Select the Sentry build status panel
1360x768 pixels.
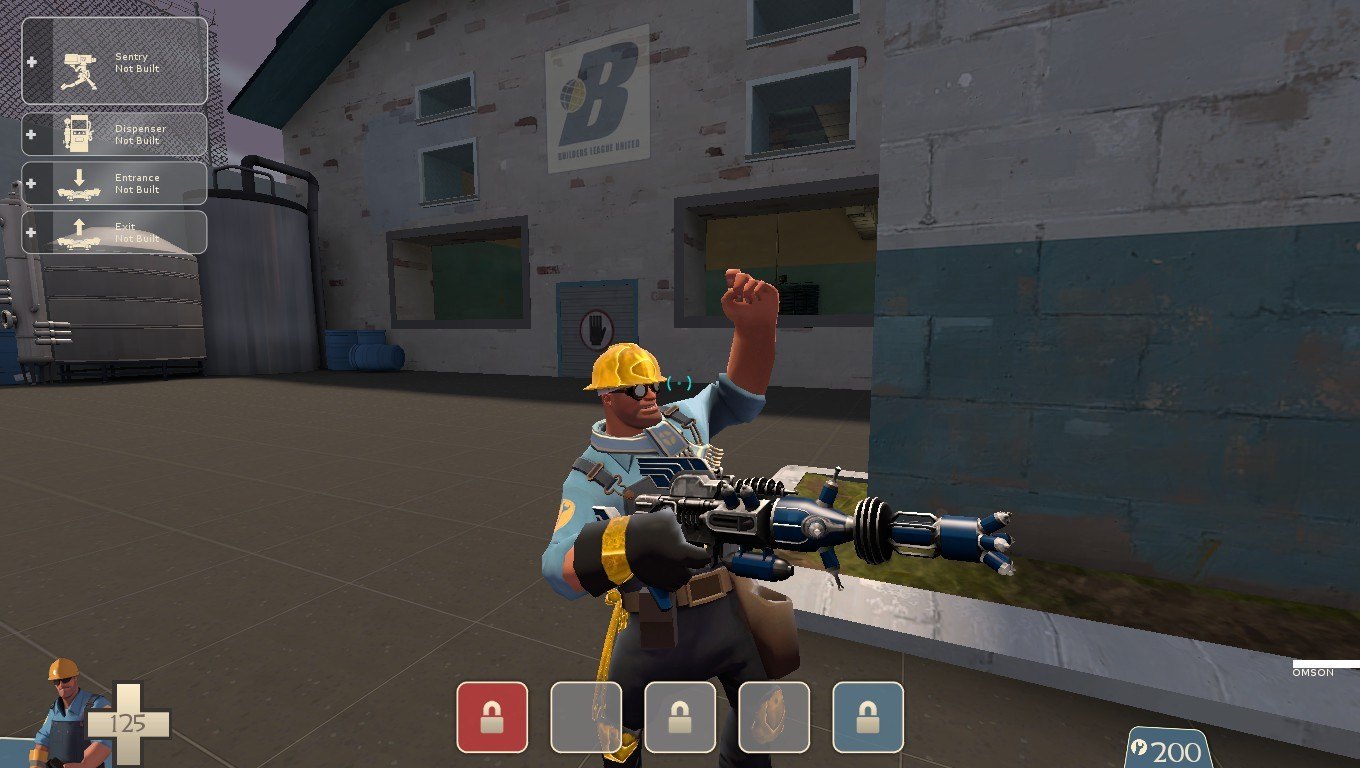[115, 61]
